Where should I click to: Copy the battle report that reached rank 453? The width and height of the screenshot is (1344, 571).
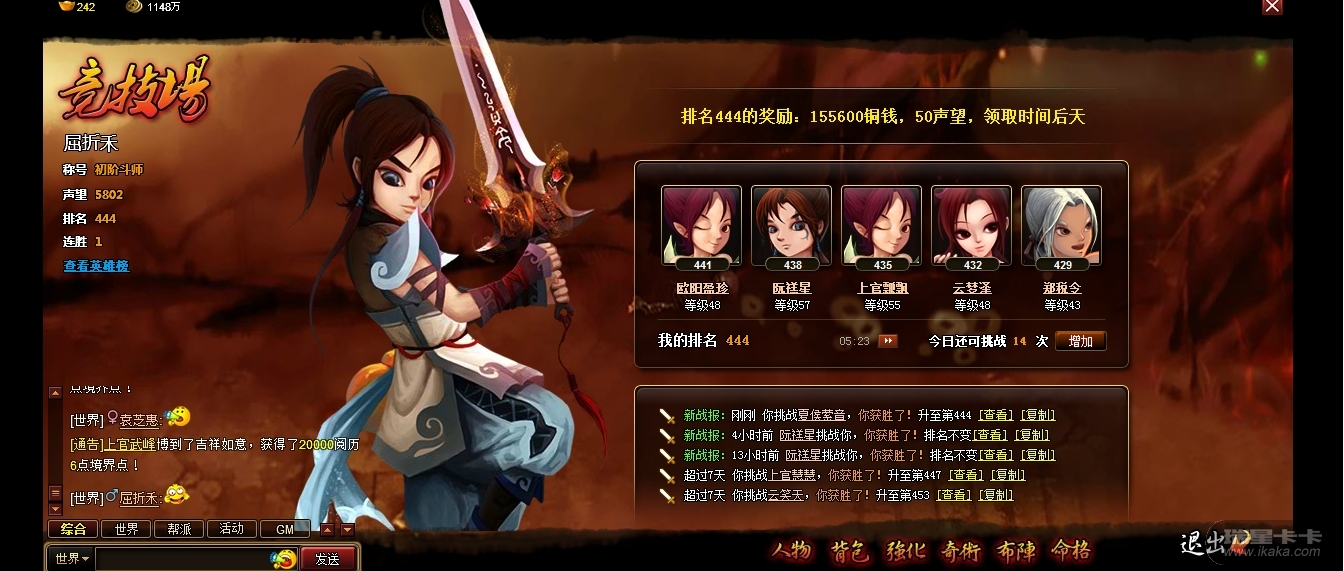click(996, 495)
